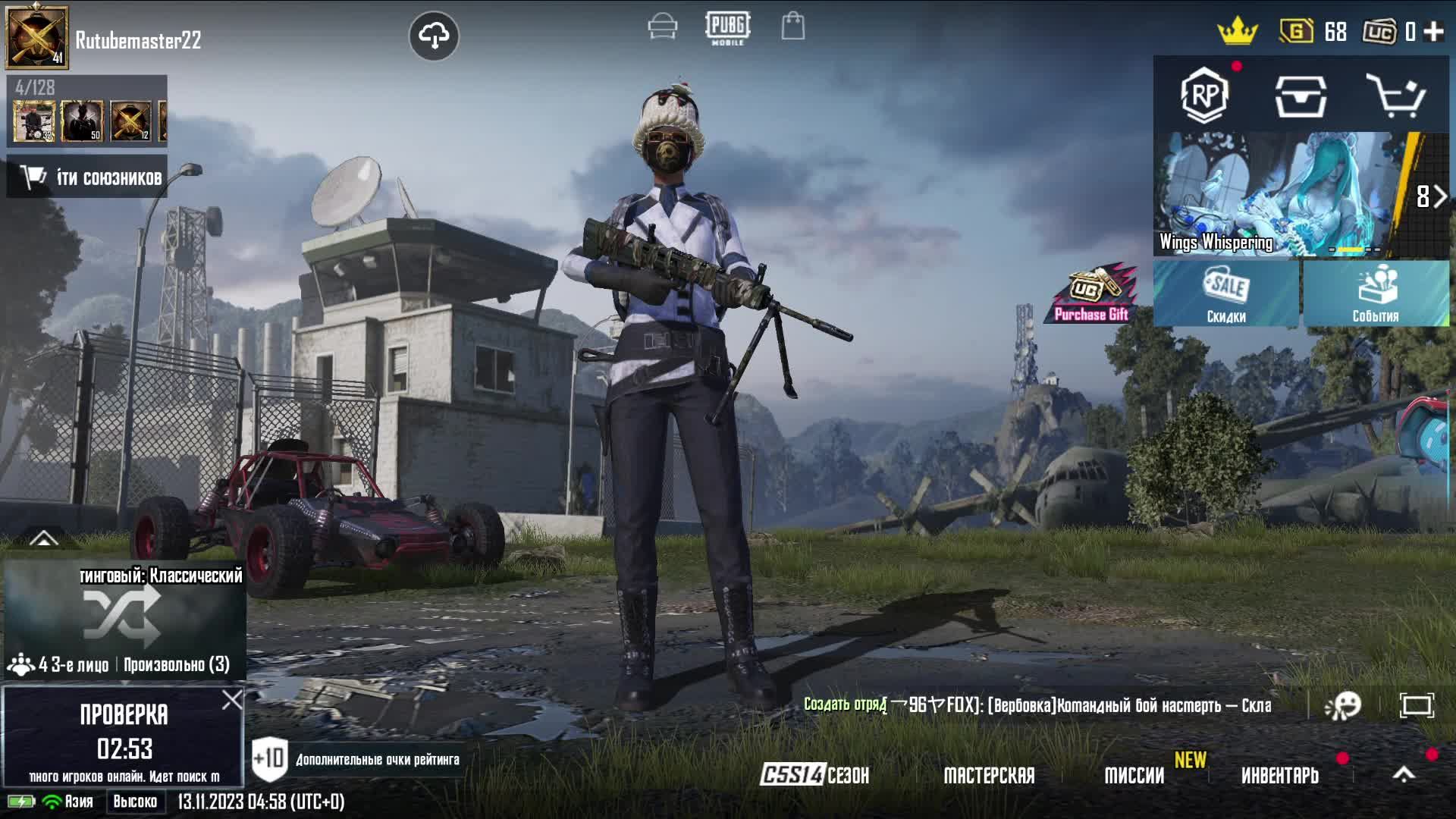Open the SALE discounts tile

[1226, 293]
